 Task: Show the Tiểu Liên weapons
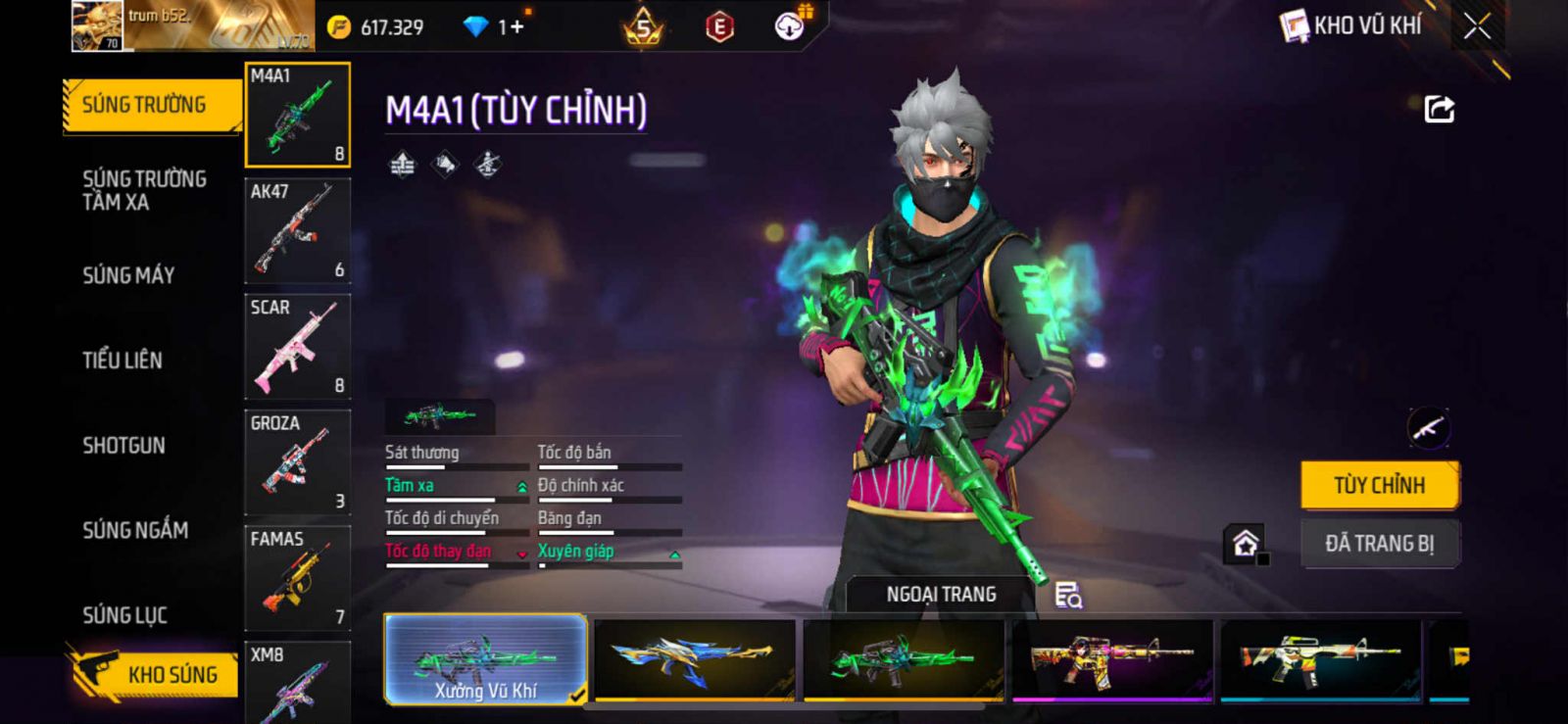click(x=122, y=361)
